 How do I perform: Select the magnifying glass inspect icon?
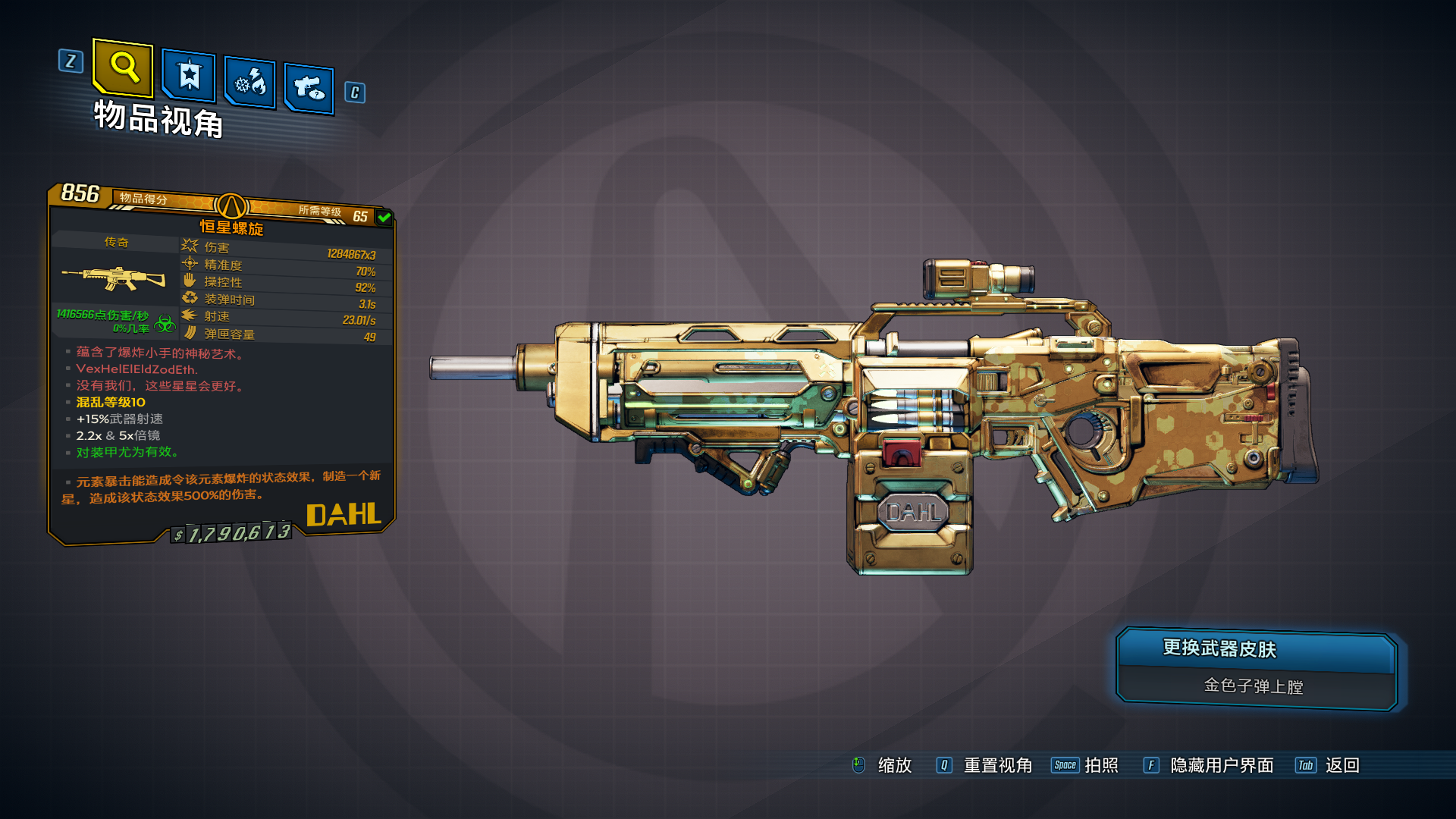click(124, 71)
